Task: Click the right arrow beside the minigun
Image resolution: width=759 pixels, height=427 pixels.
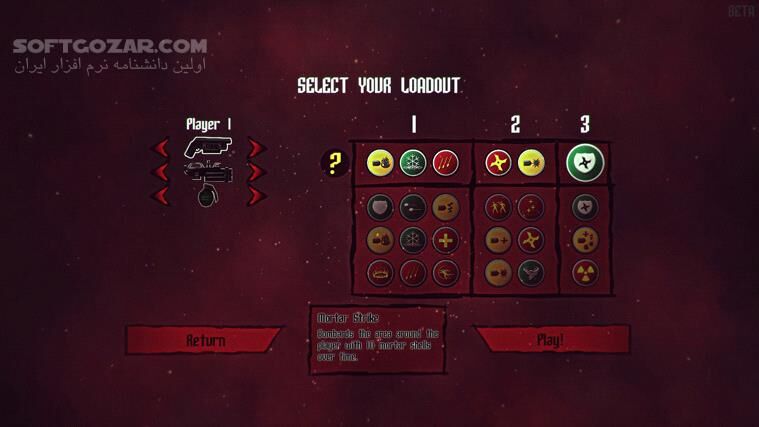Action: (x=256, y=172)
